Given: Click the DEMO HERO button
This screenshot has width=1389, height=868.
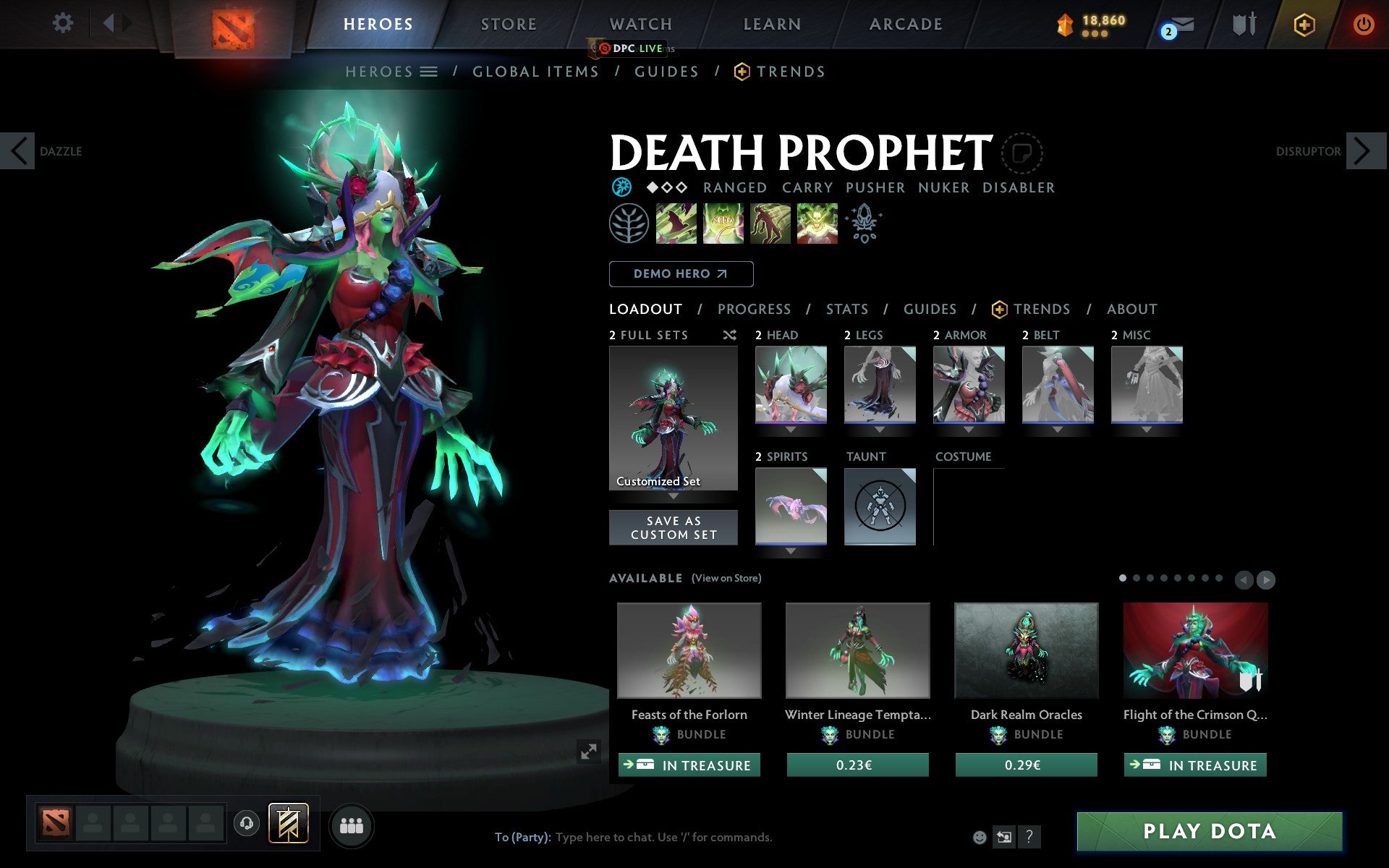Looking at the screenshot, I should pos(681,274).
